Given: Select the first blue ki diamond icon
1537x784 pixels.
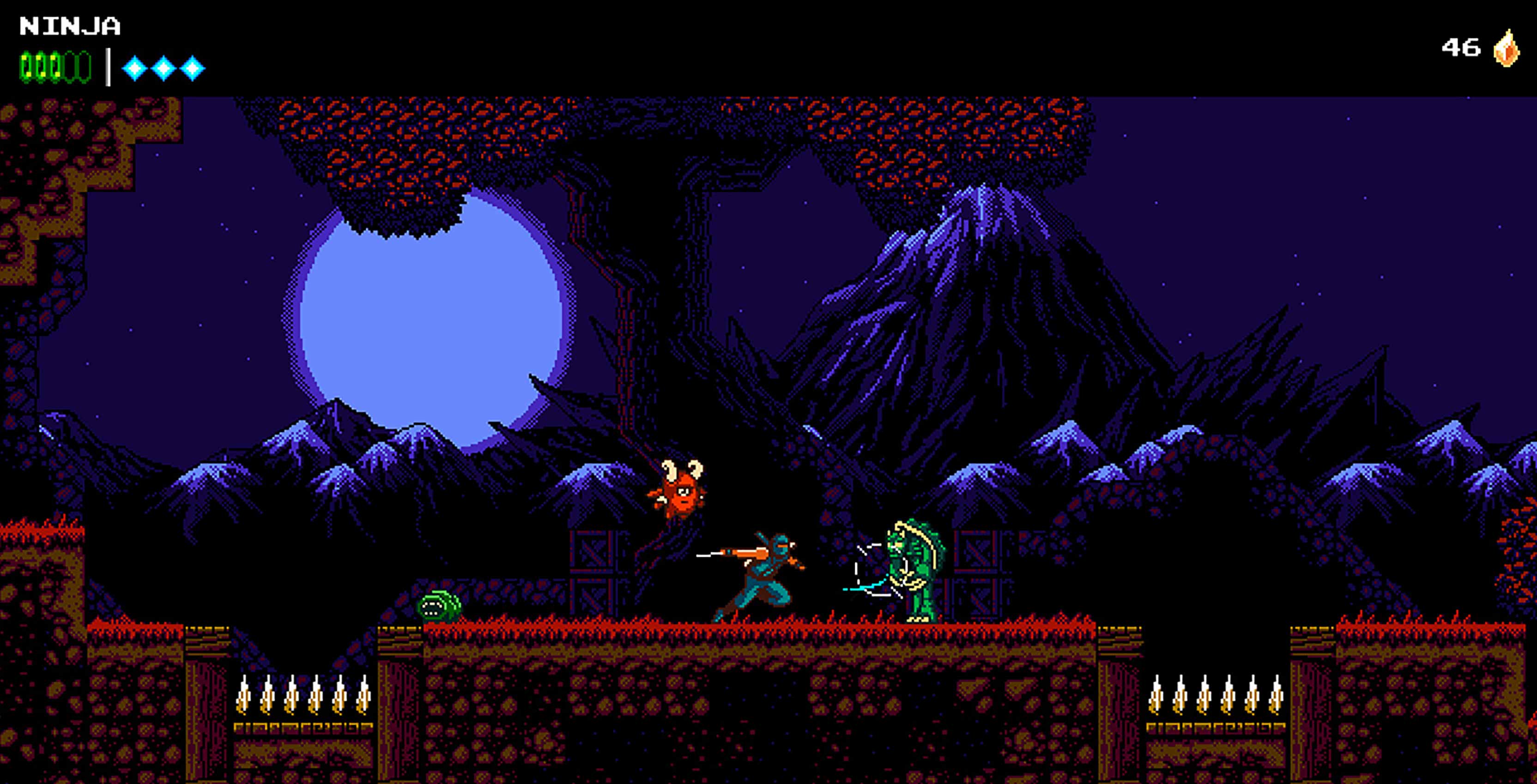Looking at the screenshot, I should tap(134, 67).
